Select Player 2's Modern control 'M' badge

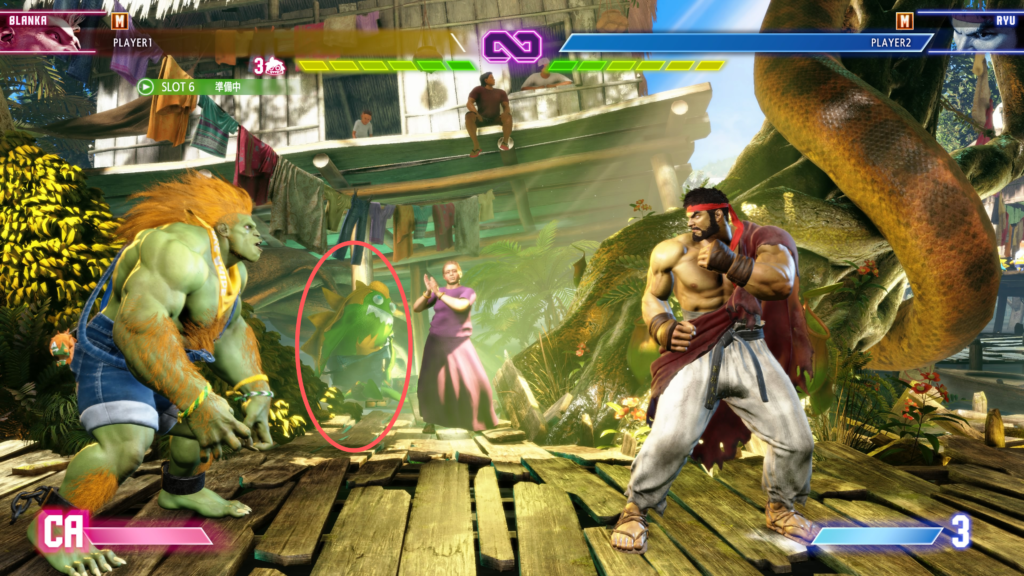pos(905,20)
